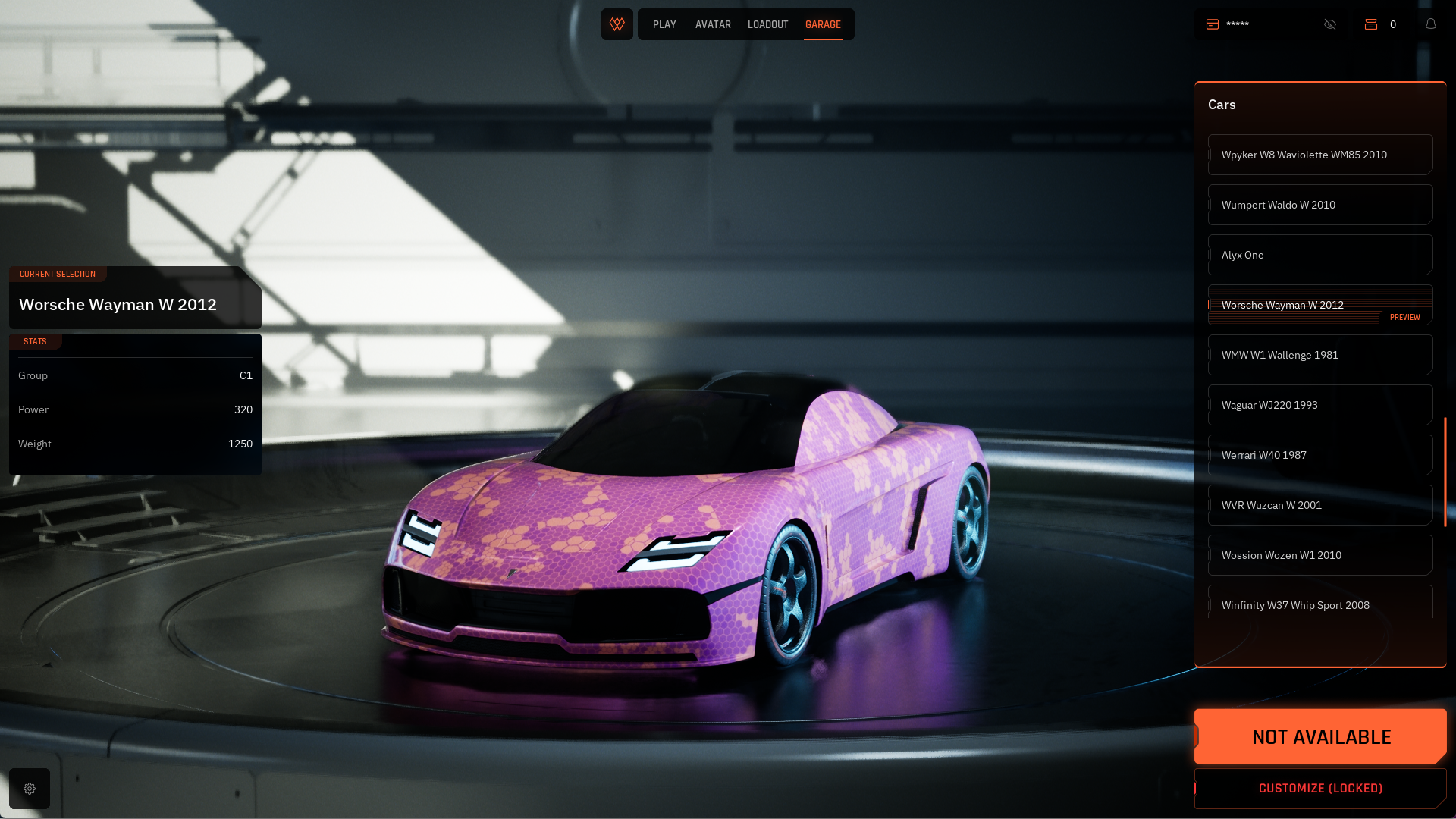
Task: Open the PLAY tab
Action: click(664, 25)
